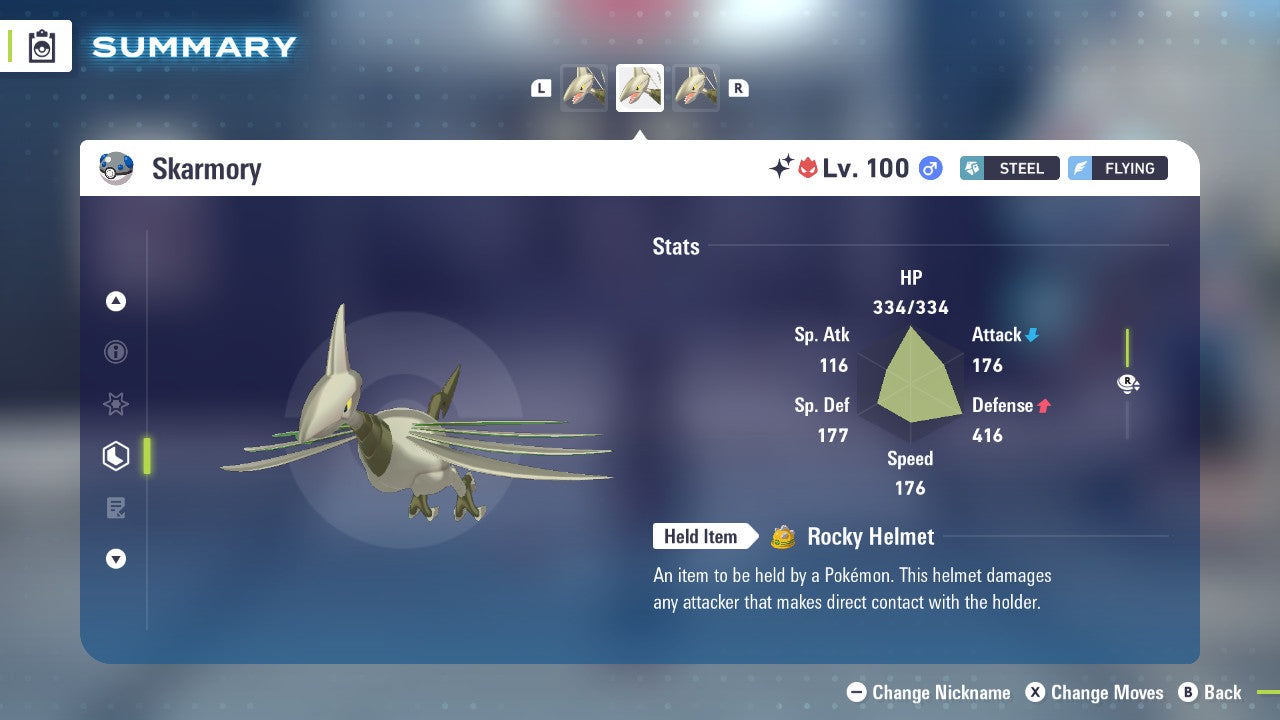Viewport: 1280px width, 720px height.
Task: Click the down arrow in the left sidebar
Action: [116, 559]
